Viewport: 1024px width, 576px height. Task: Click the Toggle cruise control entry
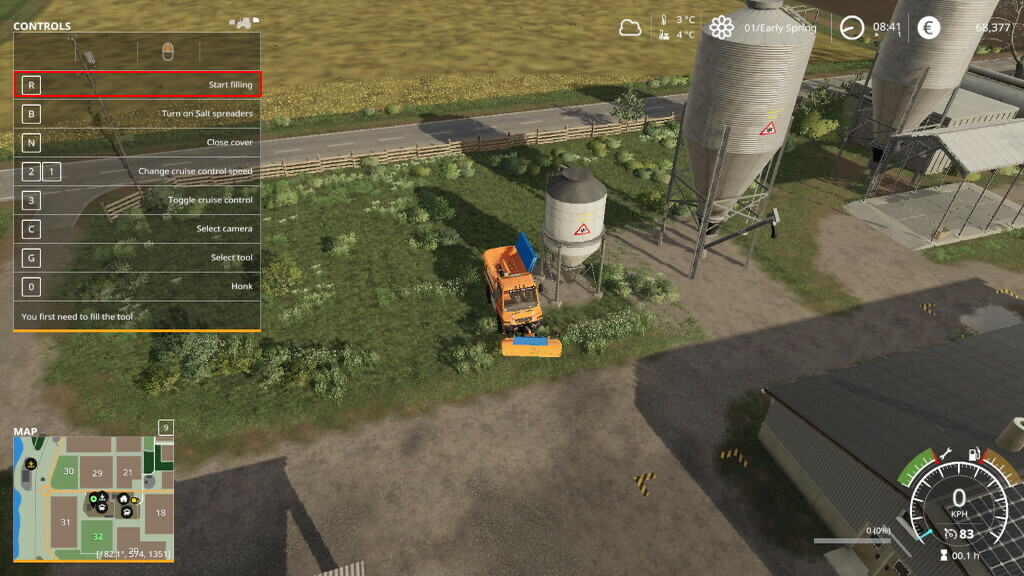pyautogui.click(x=137, y=200)
